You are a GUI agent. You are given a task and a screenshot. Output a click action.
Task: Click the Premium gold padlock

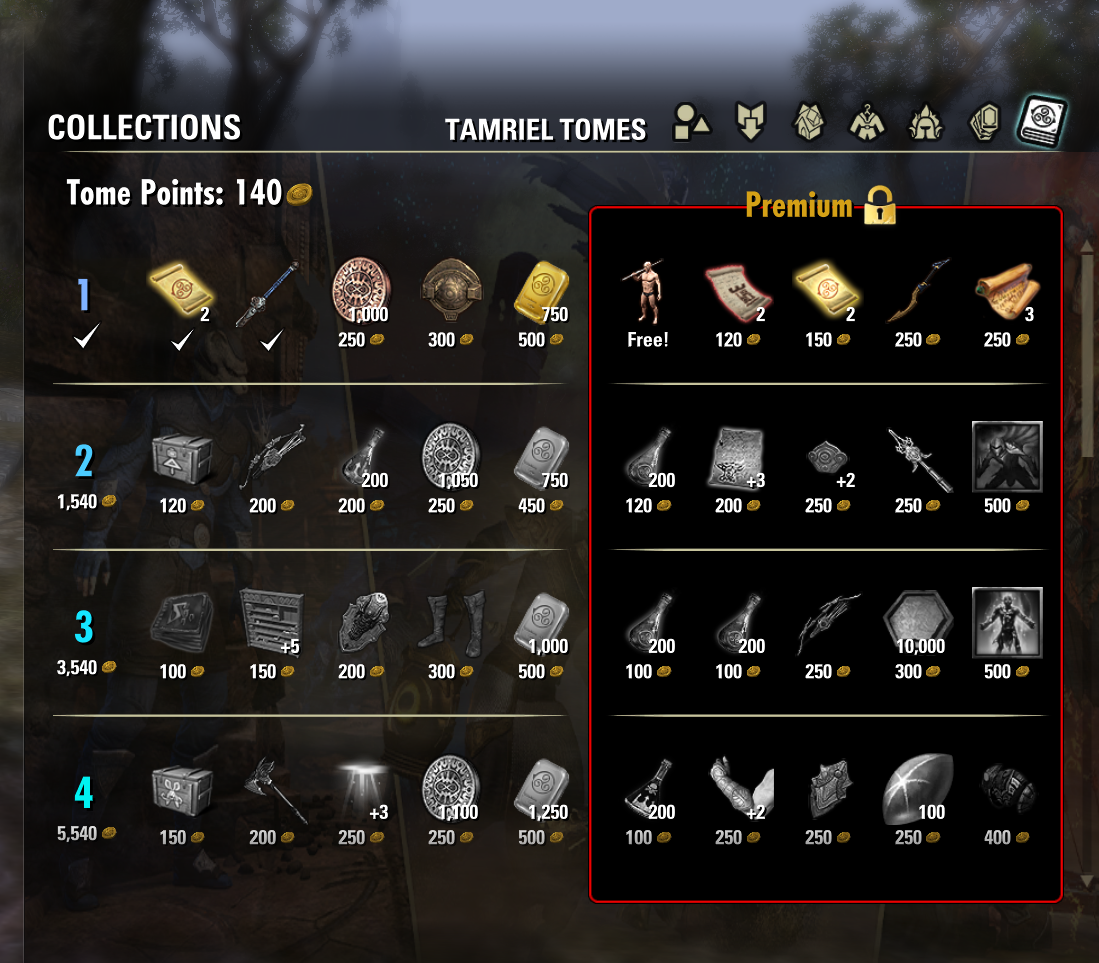(x=880, y=205)
